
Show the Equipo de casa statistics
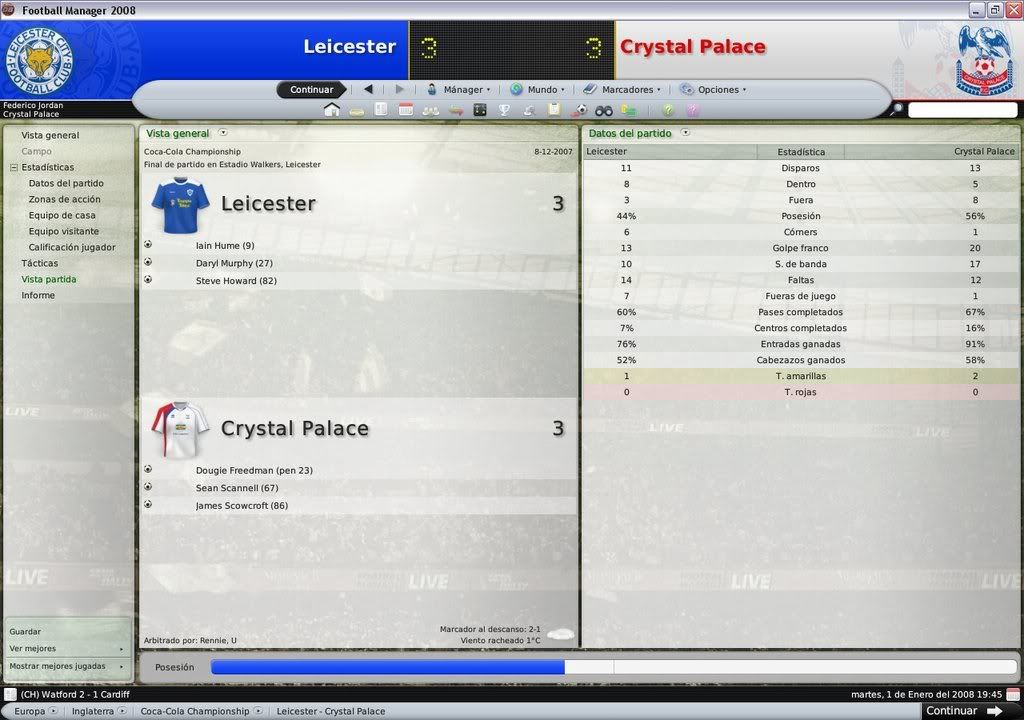pos(62,215)
